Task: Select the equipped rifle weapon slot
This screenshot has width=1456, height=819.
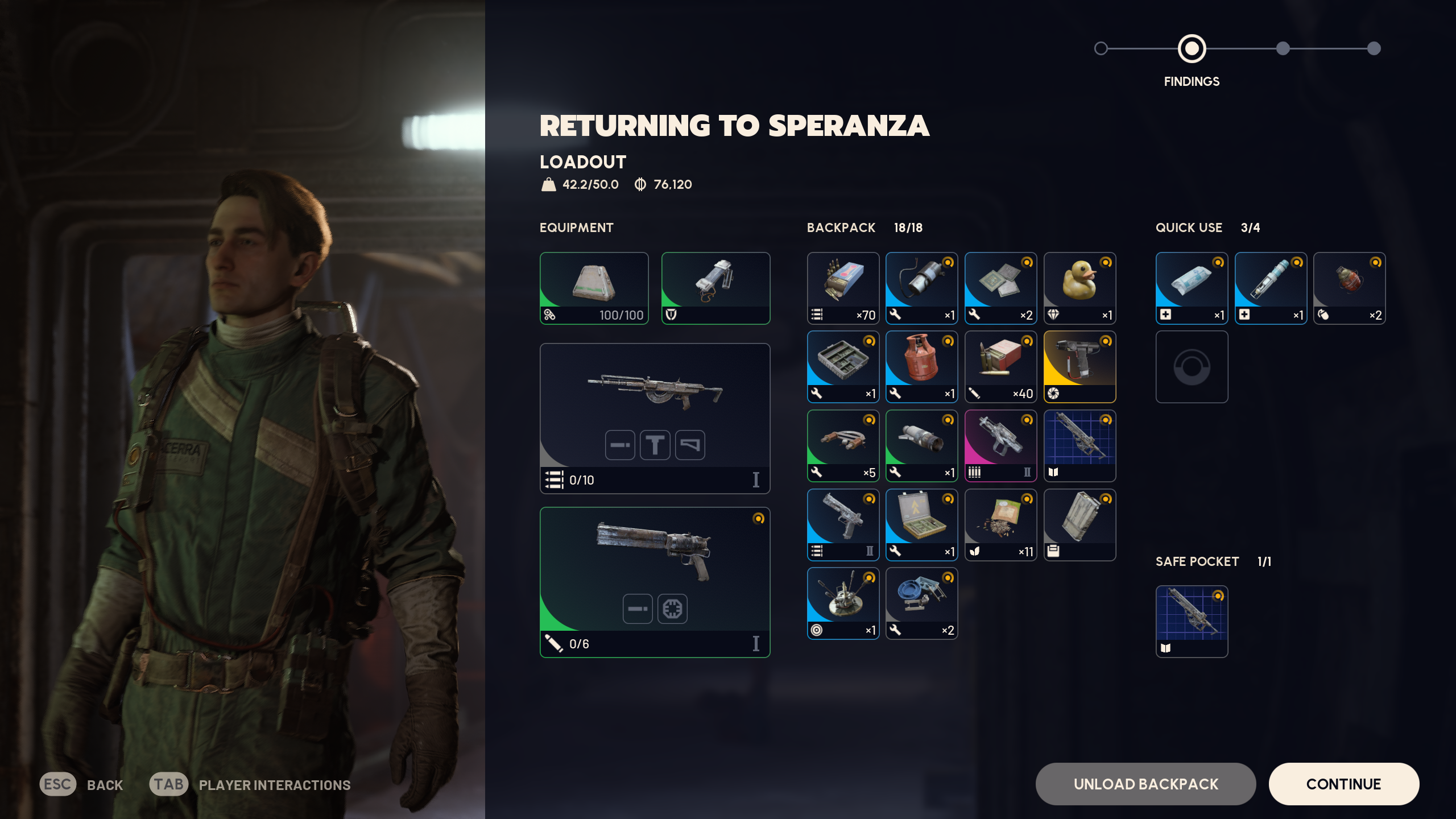Action: pyautogui.click(x=655, y=418)
